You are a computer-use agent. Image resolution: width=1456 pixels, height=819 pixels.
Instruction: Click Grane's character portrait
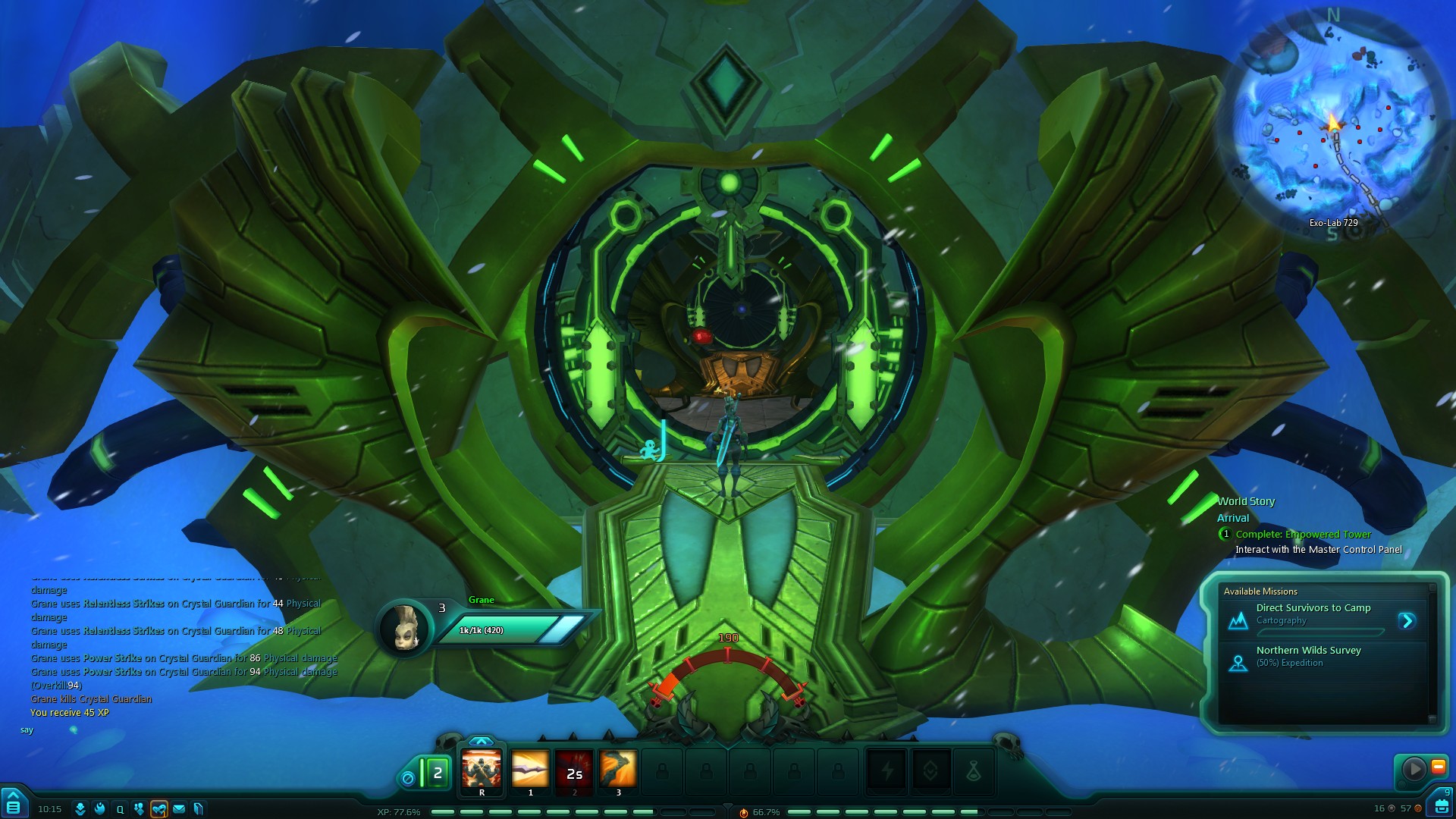[403, 627]
